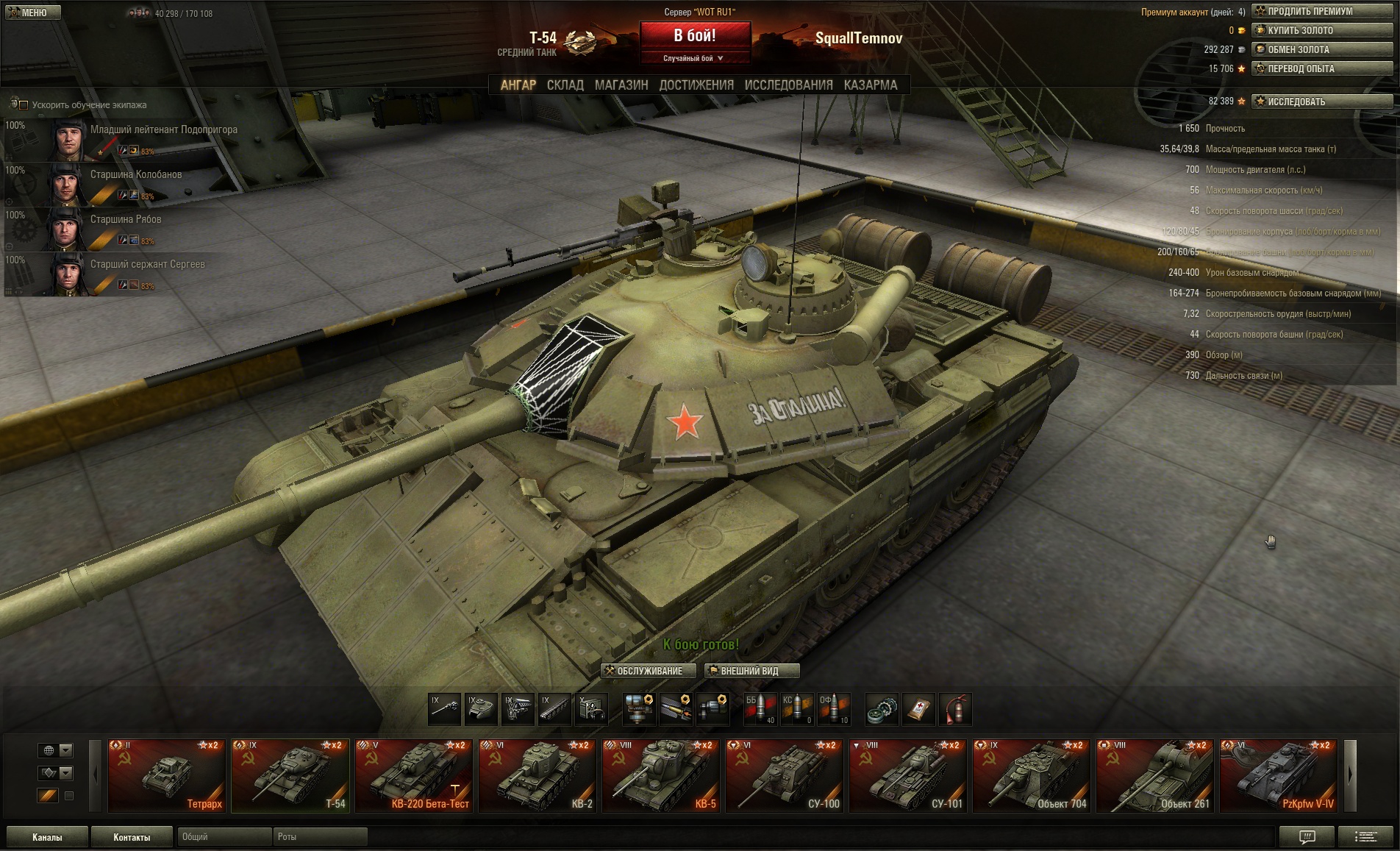
Task: Open the battle type dropdown Случайный бой
Action: tap(694, 58)
